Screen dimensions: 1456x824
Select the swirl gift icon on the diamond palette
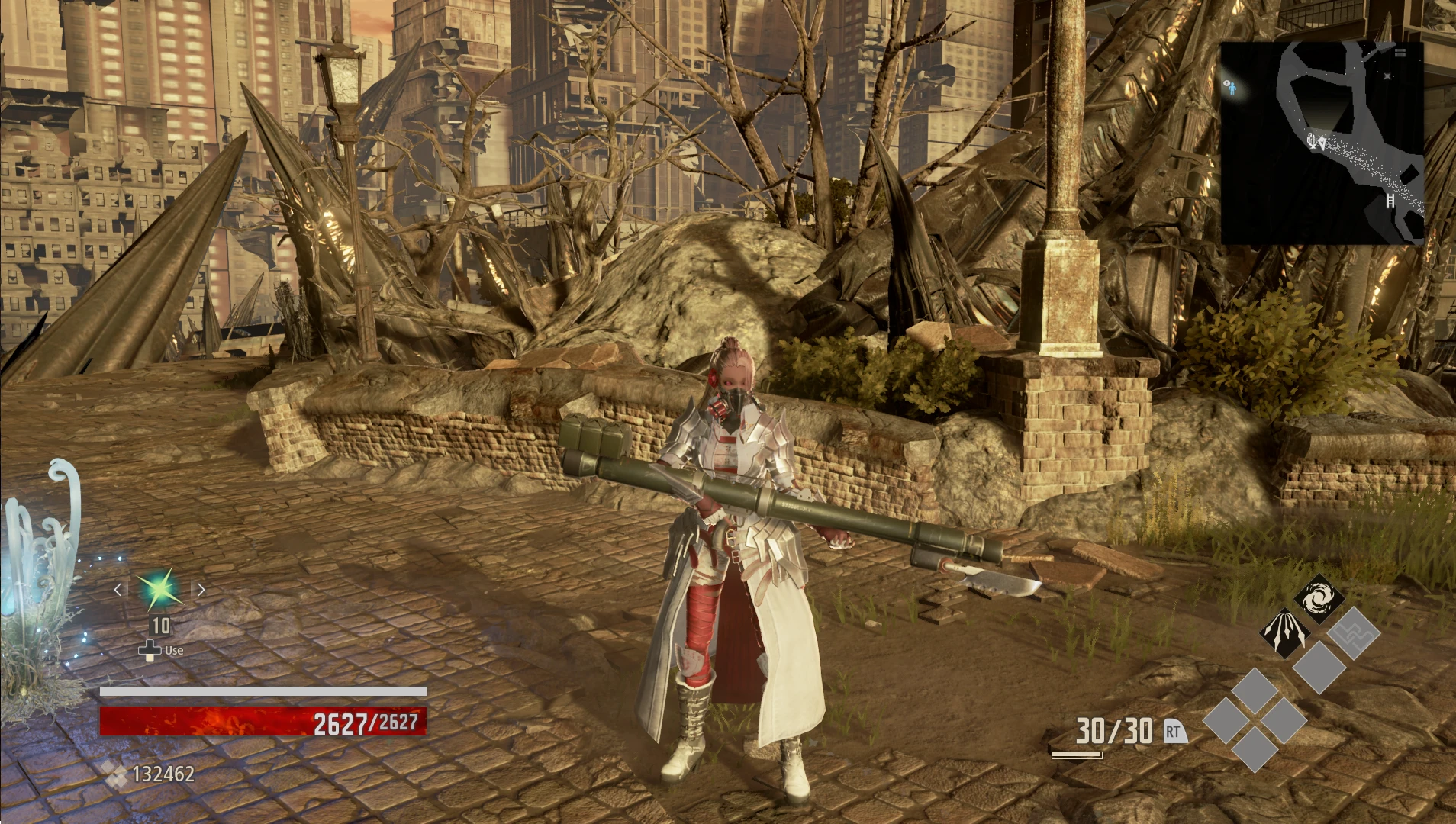(x=1319, y=597)
